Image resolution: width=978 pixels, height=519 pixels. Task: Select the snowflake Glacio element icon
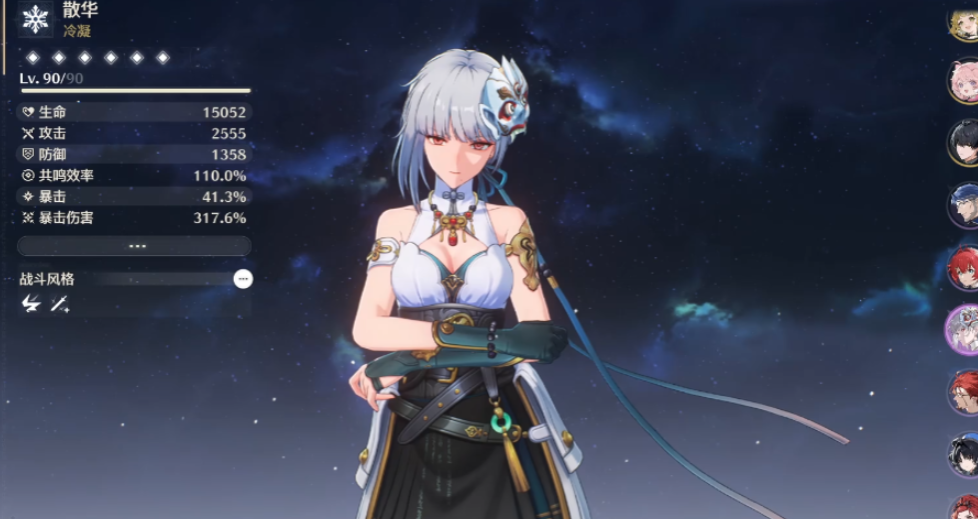36,19
